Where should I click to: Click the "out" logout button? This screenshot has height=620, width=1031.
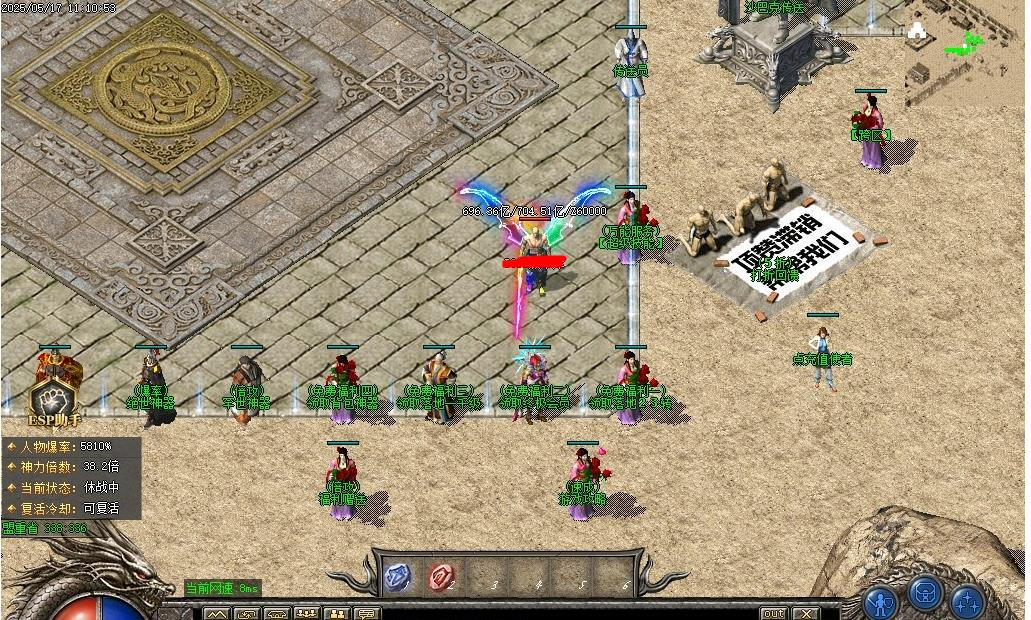pyautogui.click(x=774, y=613)
